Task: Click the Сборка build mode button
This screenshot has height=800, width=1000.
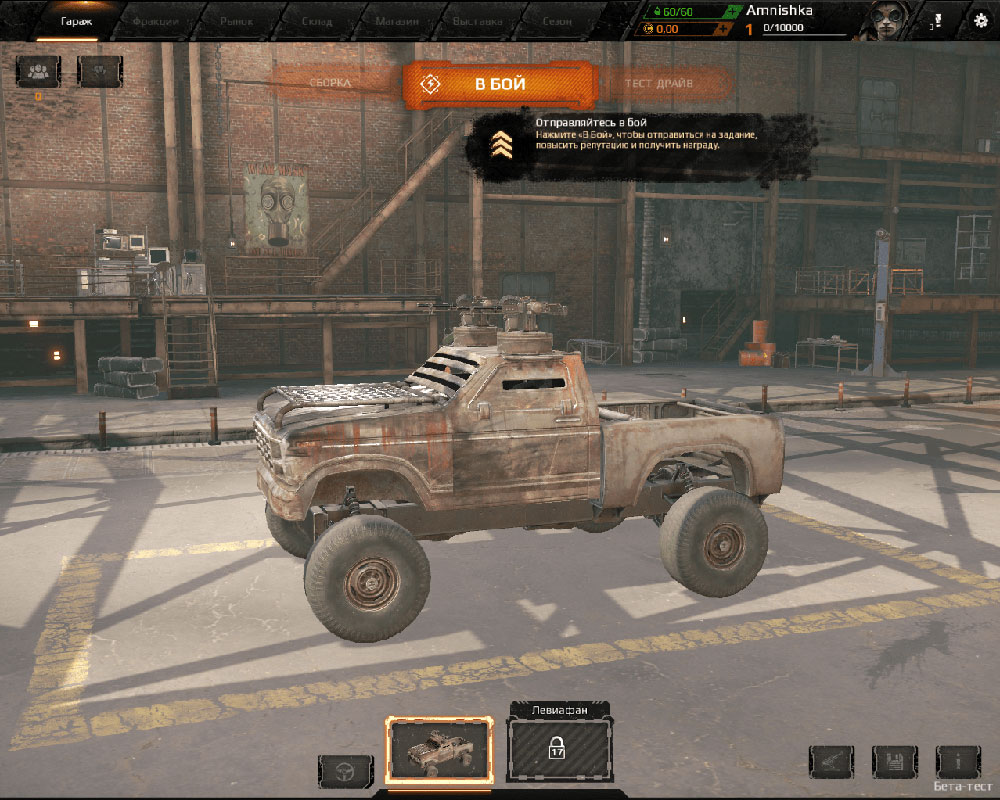Action: [331, 84]
